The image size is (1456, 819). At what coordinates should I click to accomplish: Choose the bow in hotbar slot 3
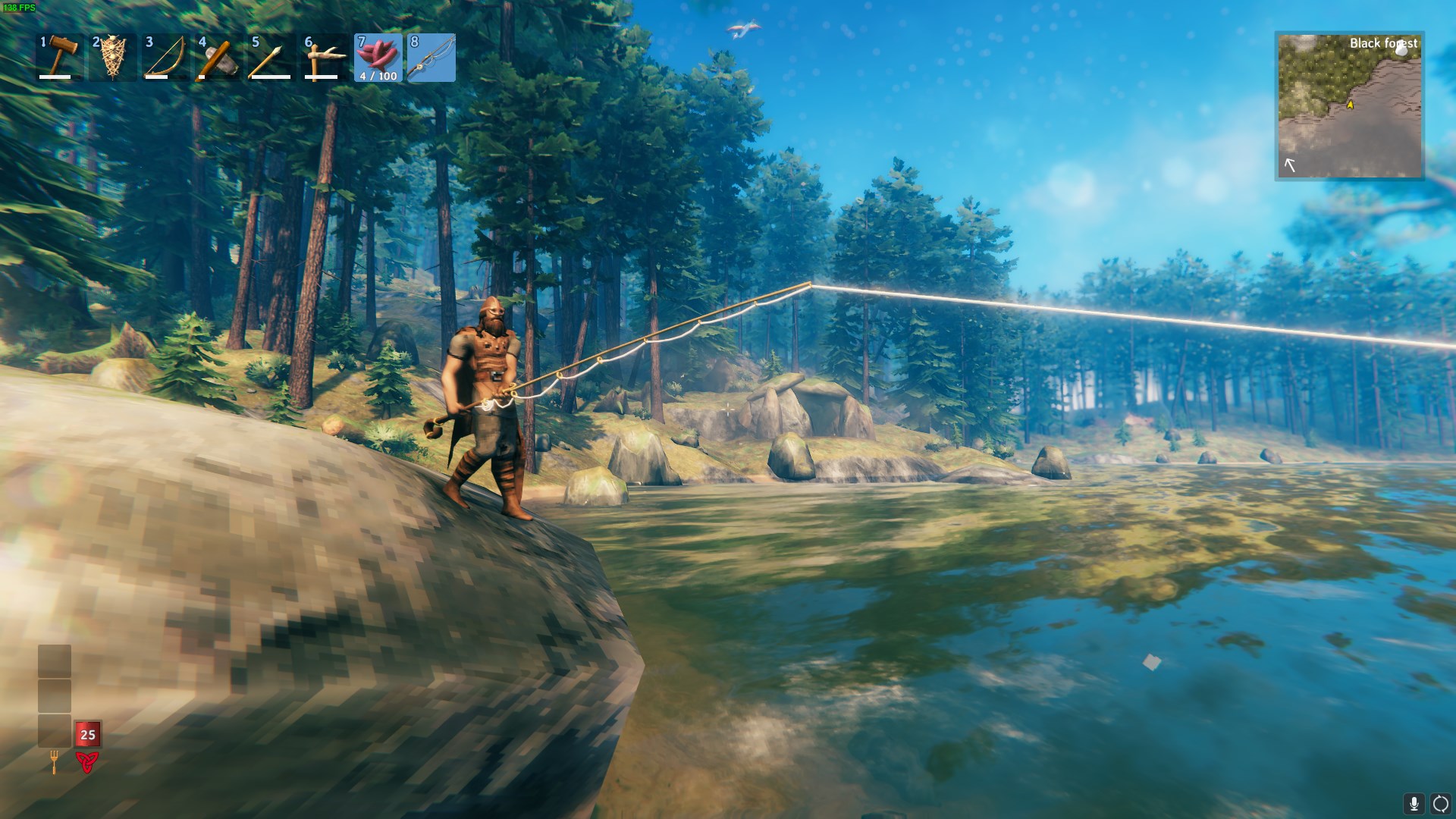(166, 58)
